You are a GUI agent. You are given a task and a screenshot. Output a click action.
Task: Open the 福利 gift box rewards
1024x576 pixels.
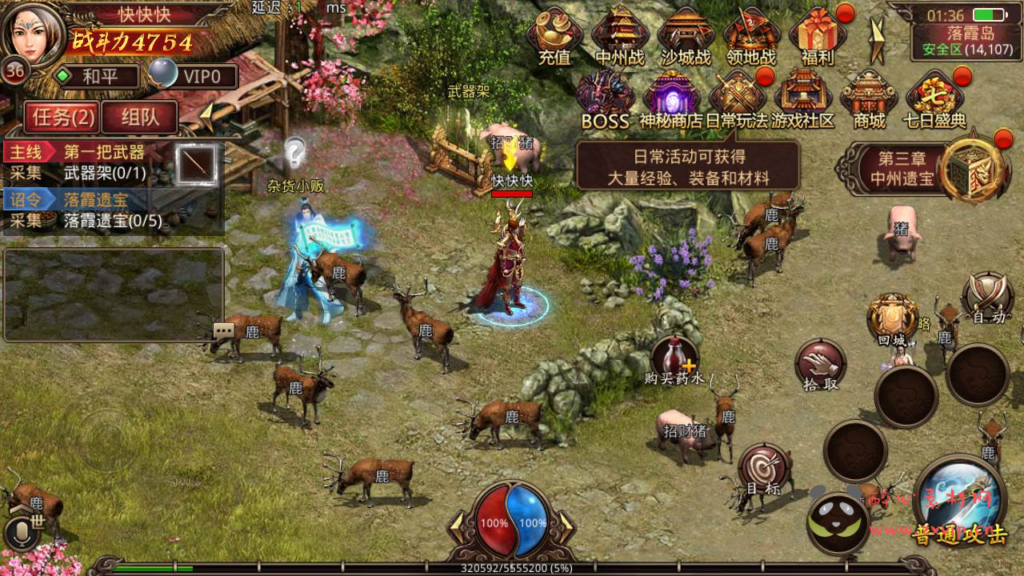(817, 35)
